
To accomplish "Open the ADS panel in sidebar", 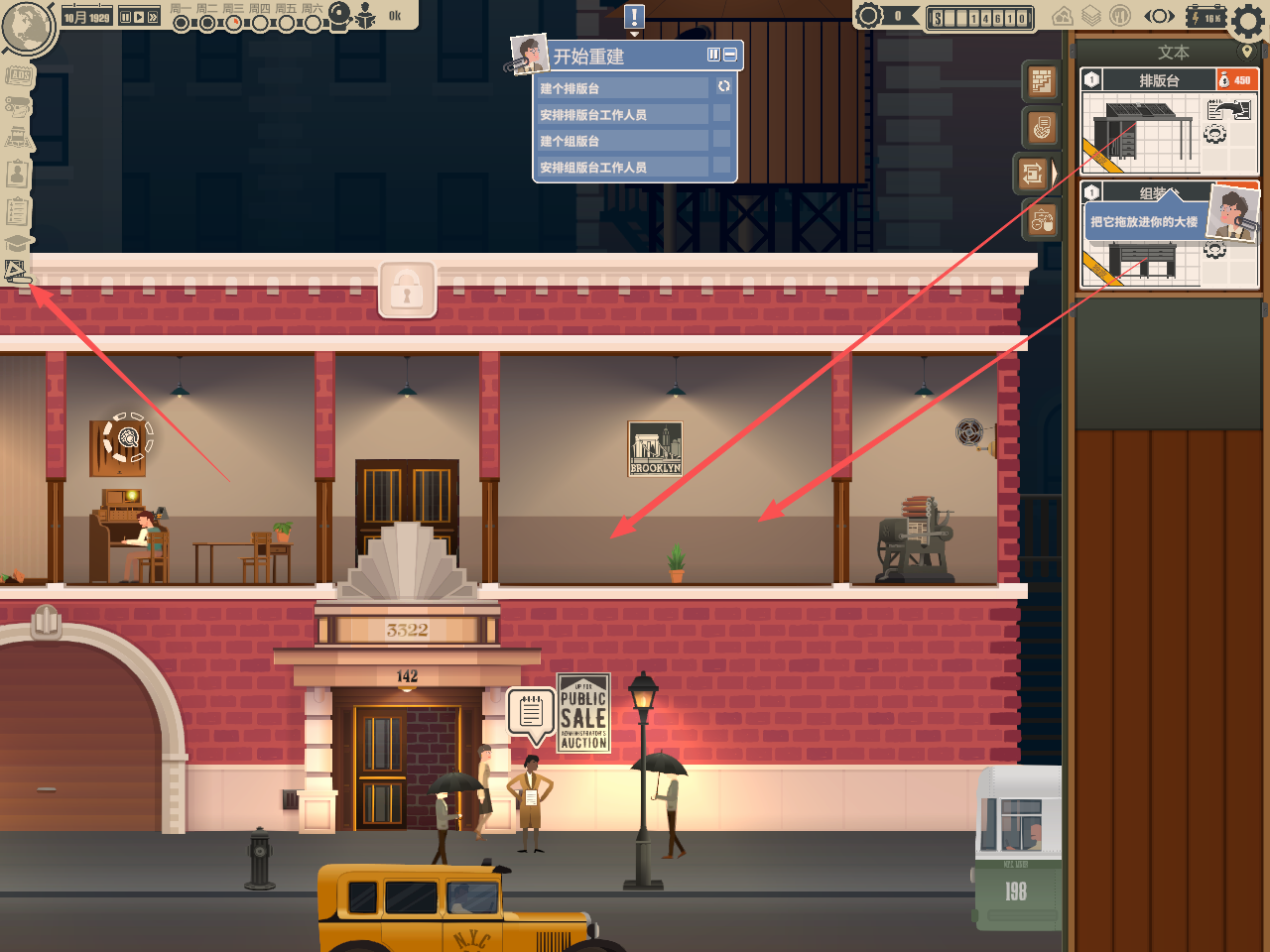I will pos(18,75).
